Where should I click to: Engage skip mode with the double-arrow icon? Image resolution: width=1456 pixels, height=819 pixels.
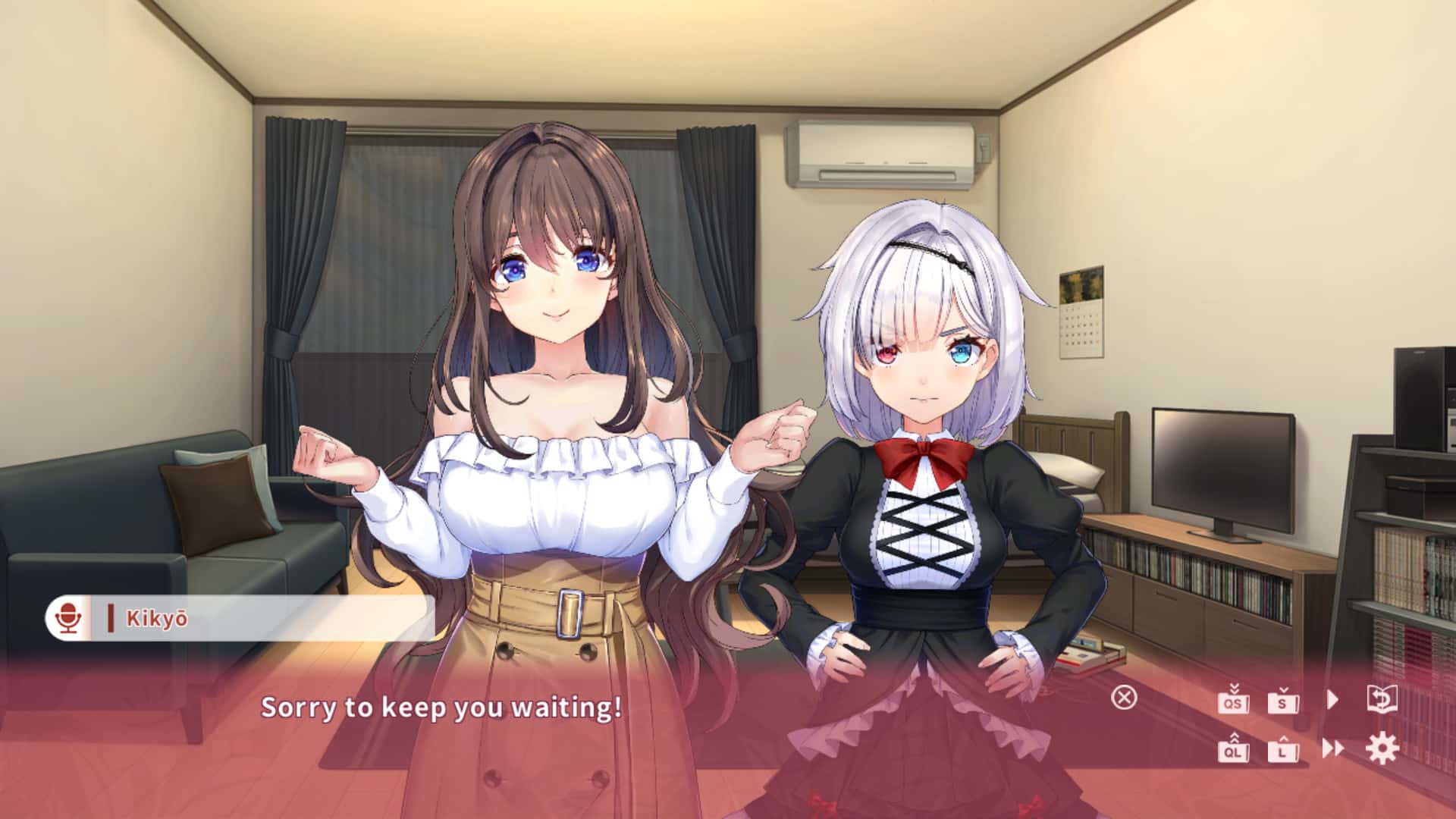click(x=1332, y=749)
